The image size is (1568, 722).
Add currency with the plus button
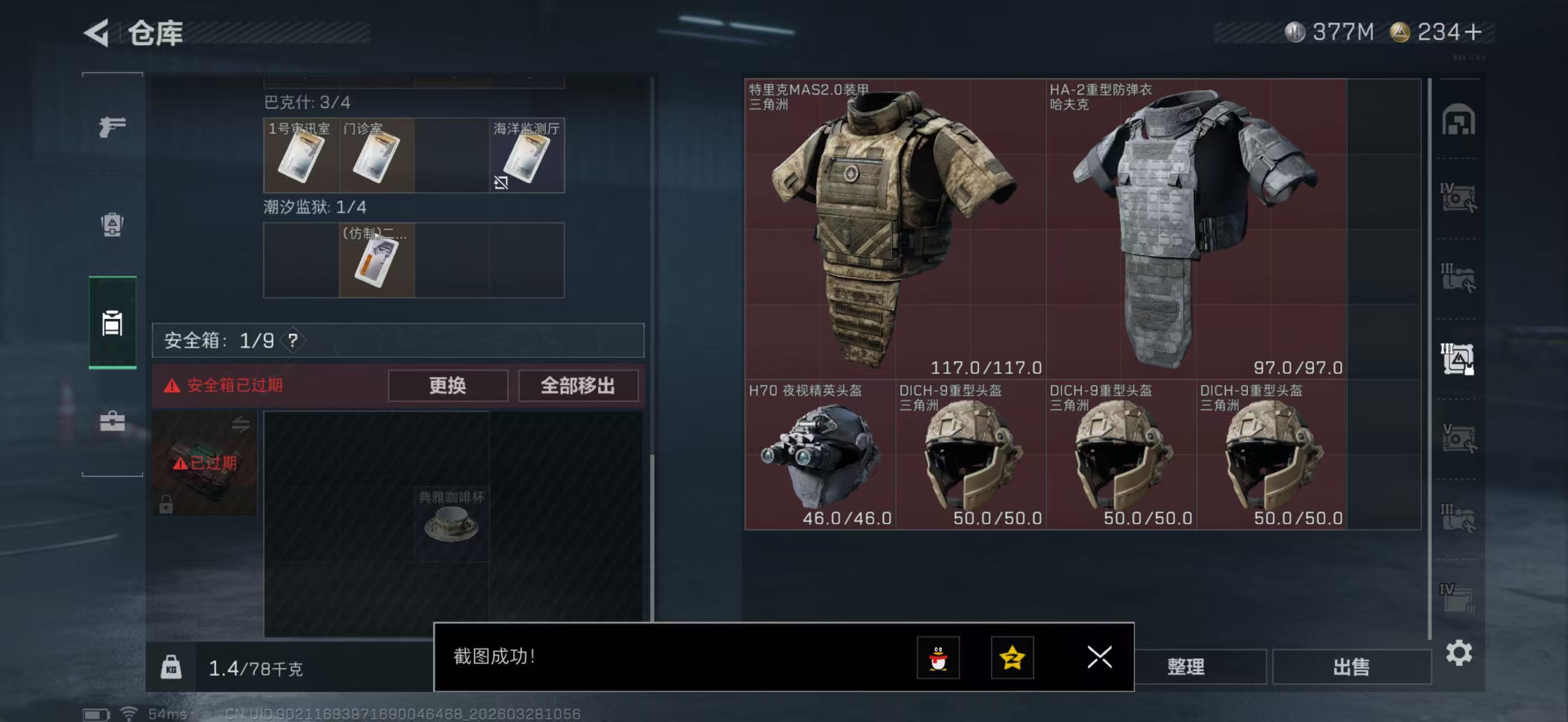(1473, 32)
